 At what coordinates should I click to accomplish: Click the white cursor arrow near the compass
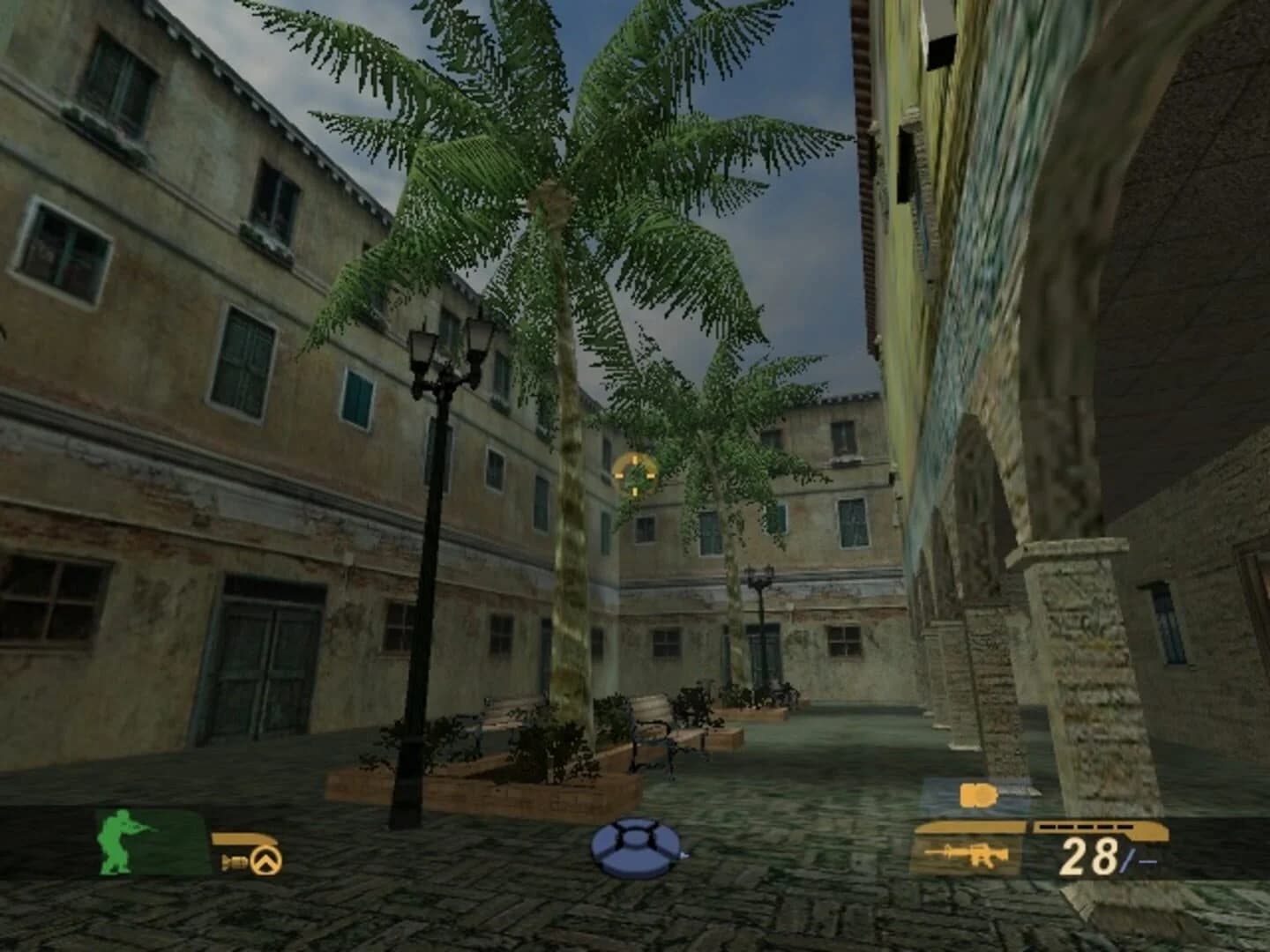point(686,855)
